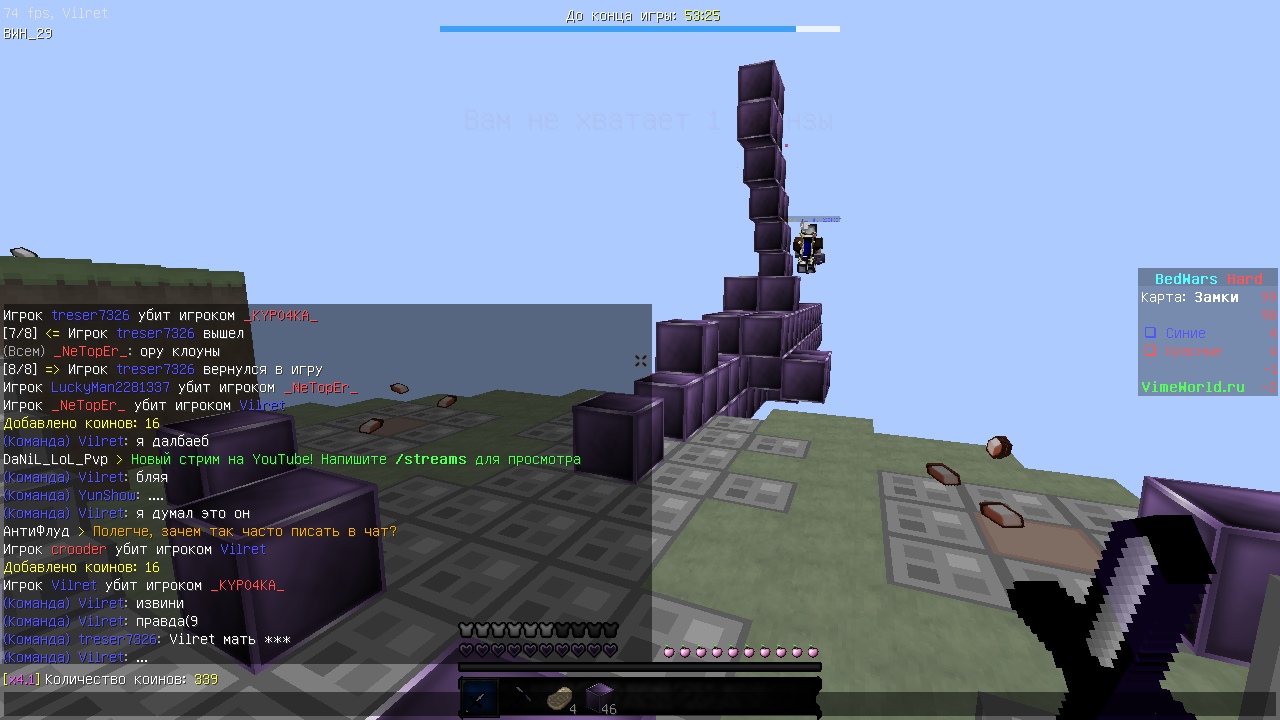Viewport: 1280px width, 720px height.
Task: Click the crosshair in the screen center
Action: [640, 360]
